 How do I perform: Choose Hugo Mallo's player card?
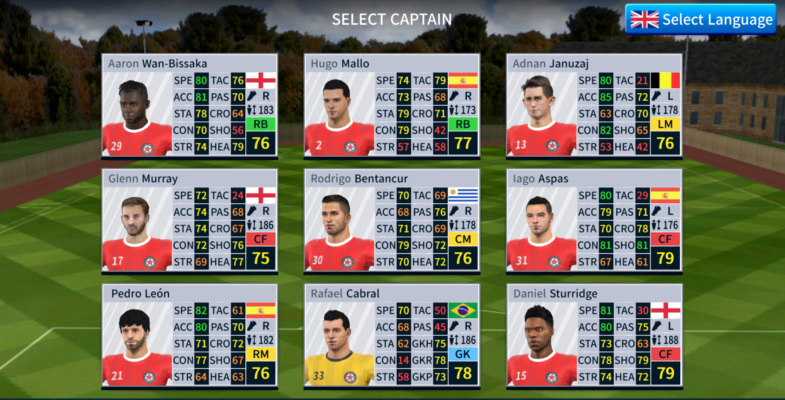coord(391,106)
